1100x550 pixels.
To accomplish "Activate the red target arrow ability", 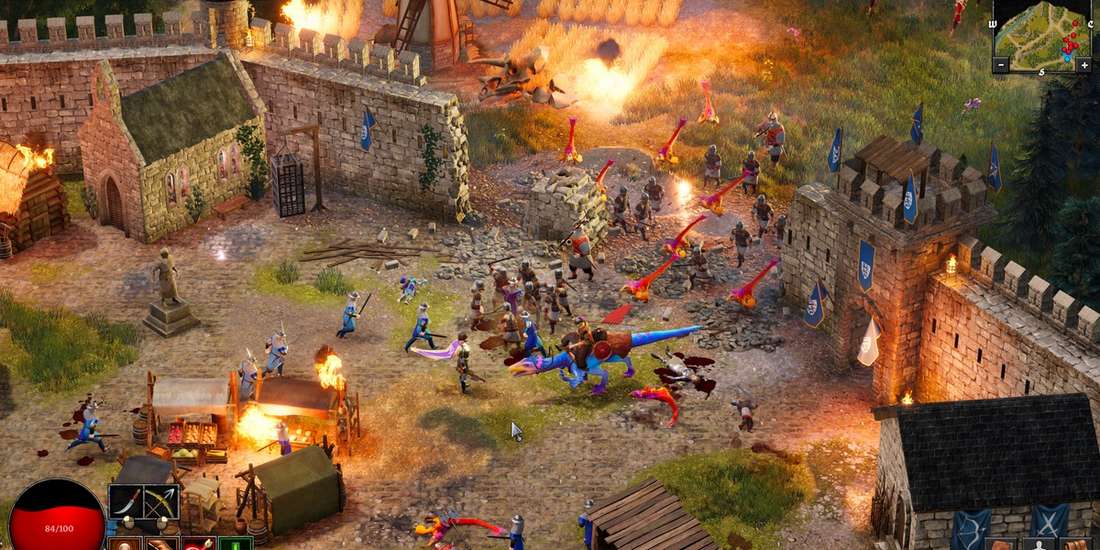I will coord(197,544).
